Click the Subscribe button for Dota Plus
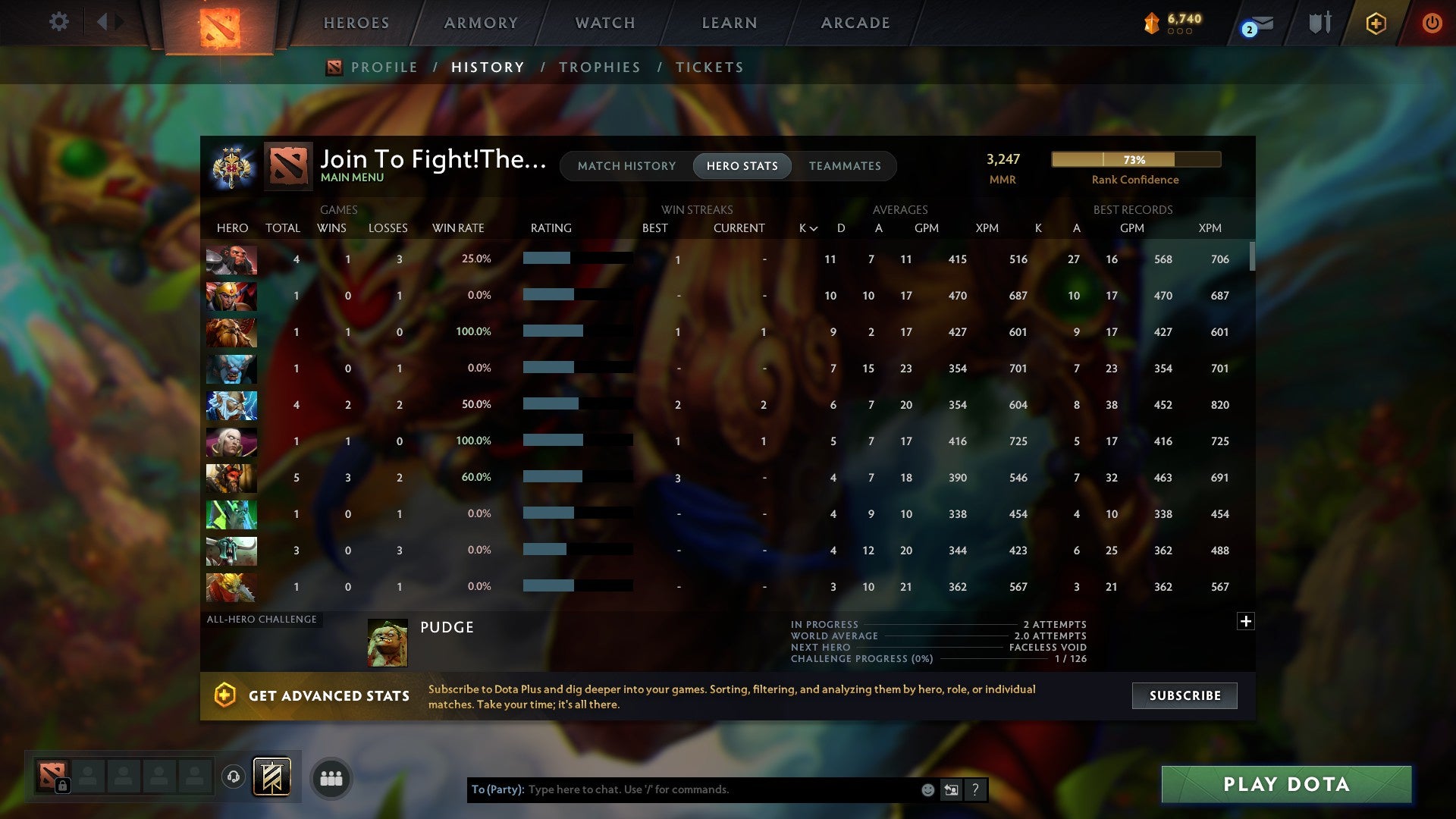This screenshot has width=1456, height=819. [x=1184, y=695]
